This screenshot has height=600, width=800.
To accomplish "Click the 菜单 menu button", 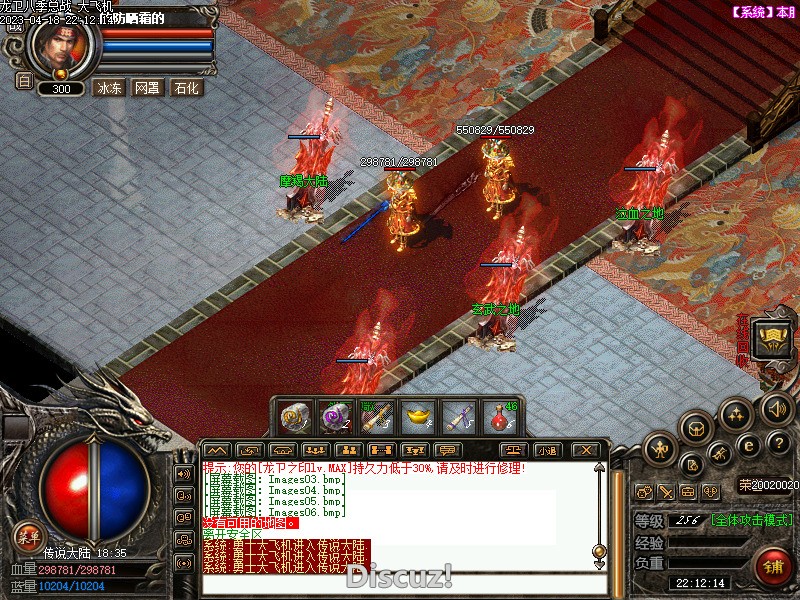I will [28, 536].
